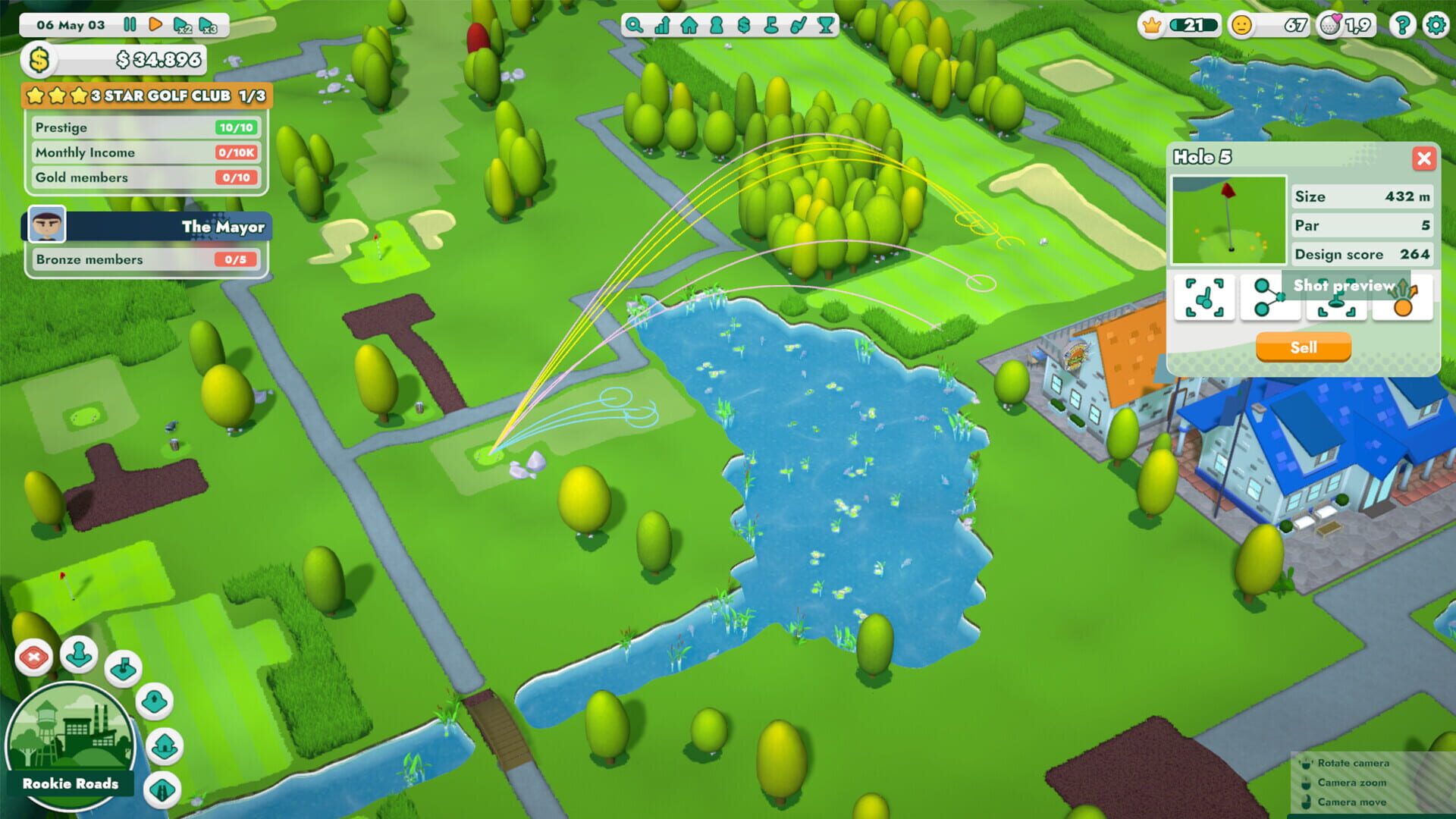
Task: Click the terrain icon in the top toolbar
Action: [x=772, y=25]
